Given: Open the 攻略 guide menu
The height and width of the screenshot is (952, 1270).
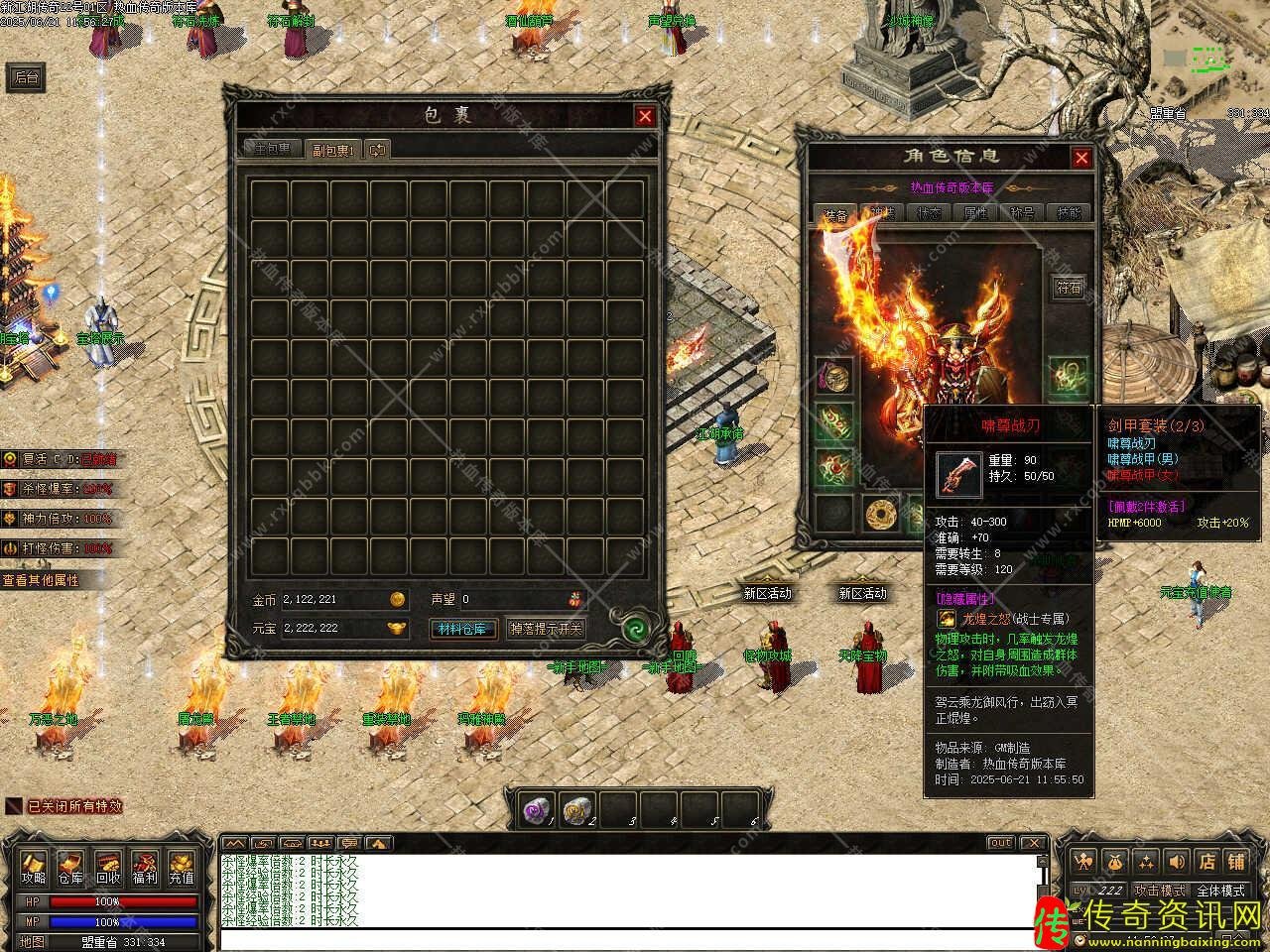Looking at the screenshot, I should pos(34,868).
